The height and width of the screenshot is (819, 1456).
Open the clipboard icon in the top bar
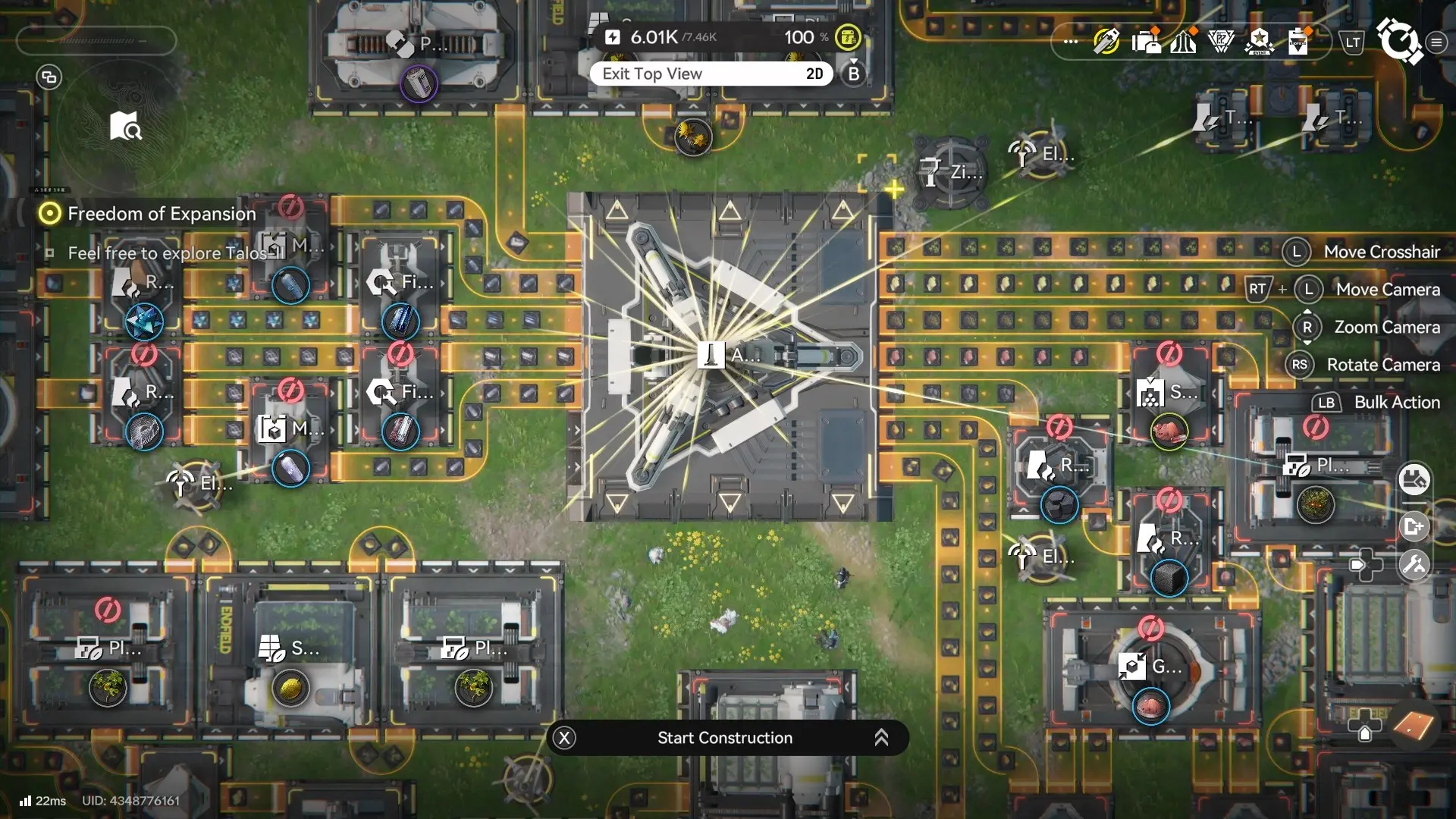click(x=1298, y=42)
